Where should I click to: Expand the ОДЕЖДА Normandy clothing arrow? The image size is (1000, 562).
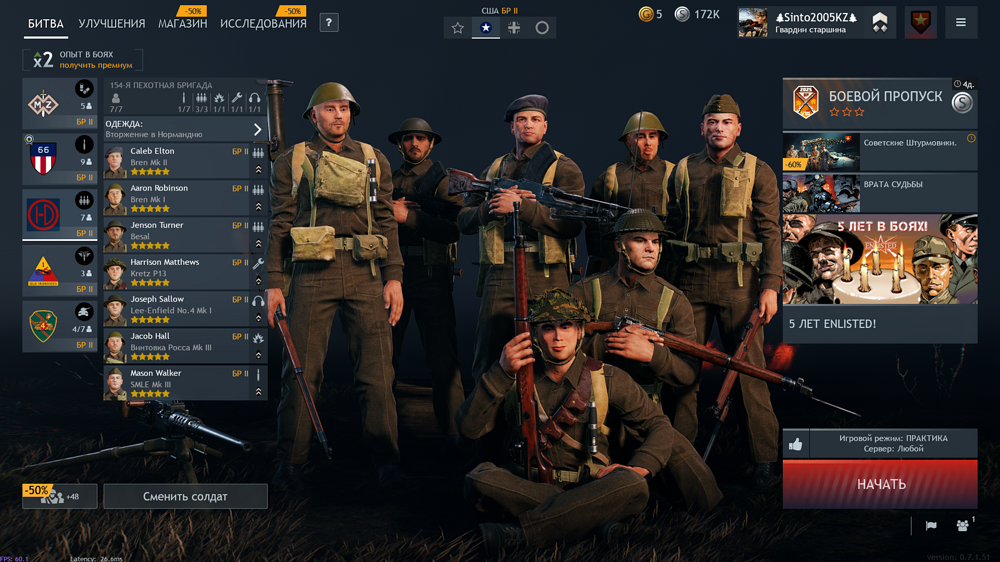coord(257,130)
